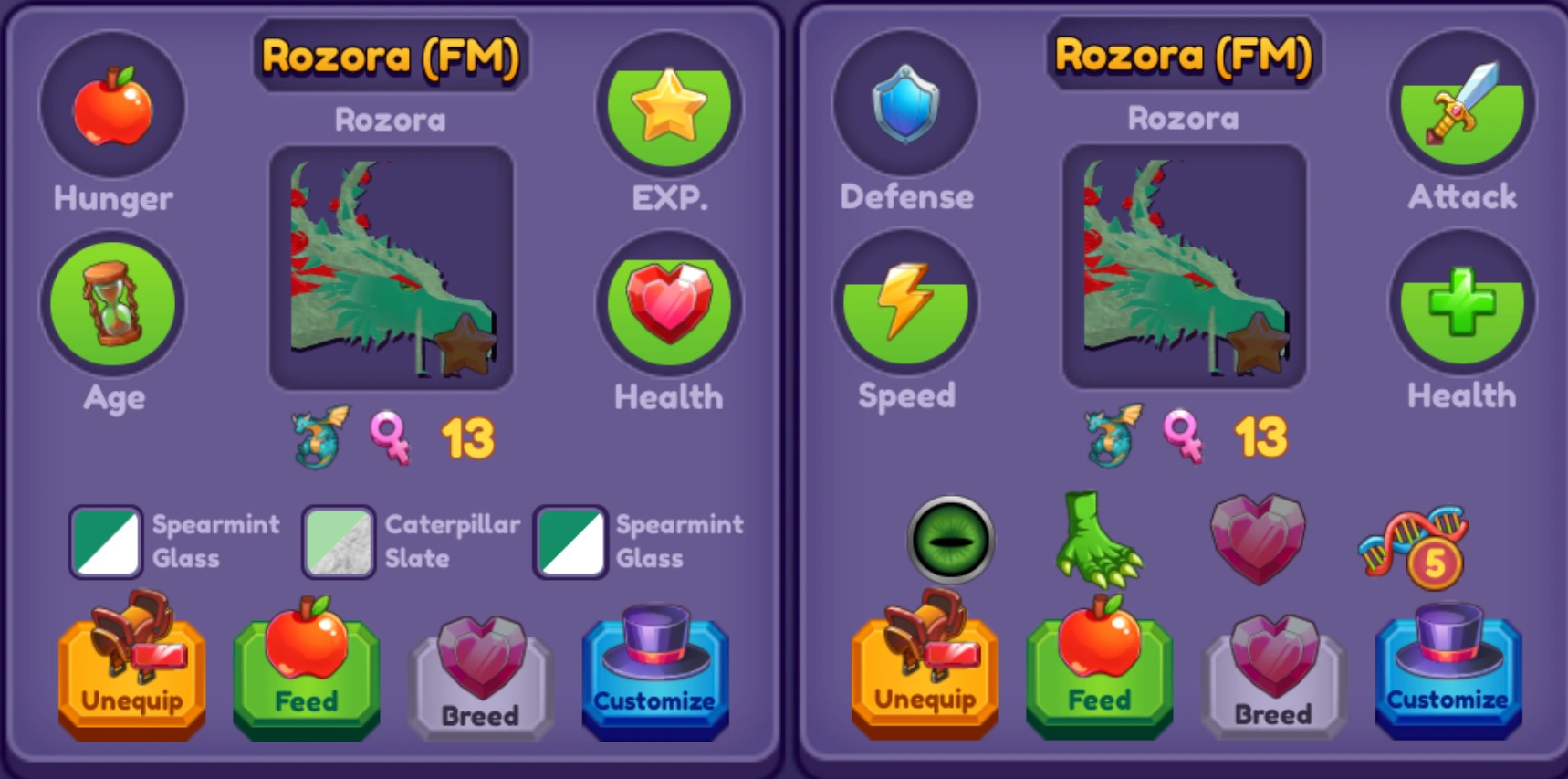Click the Hunger apple icon

(112, 105)
